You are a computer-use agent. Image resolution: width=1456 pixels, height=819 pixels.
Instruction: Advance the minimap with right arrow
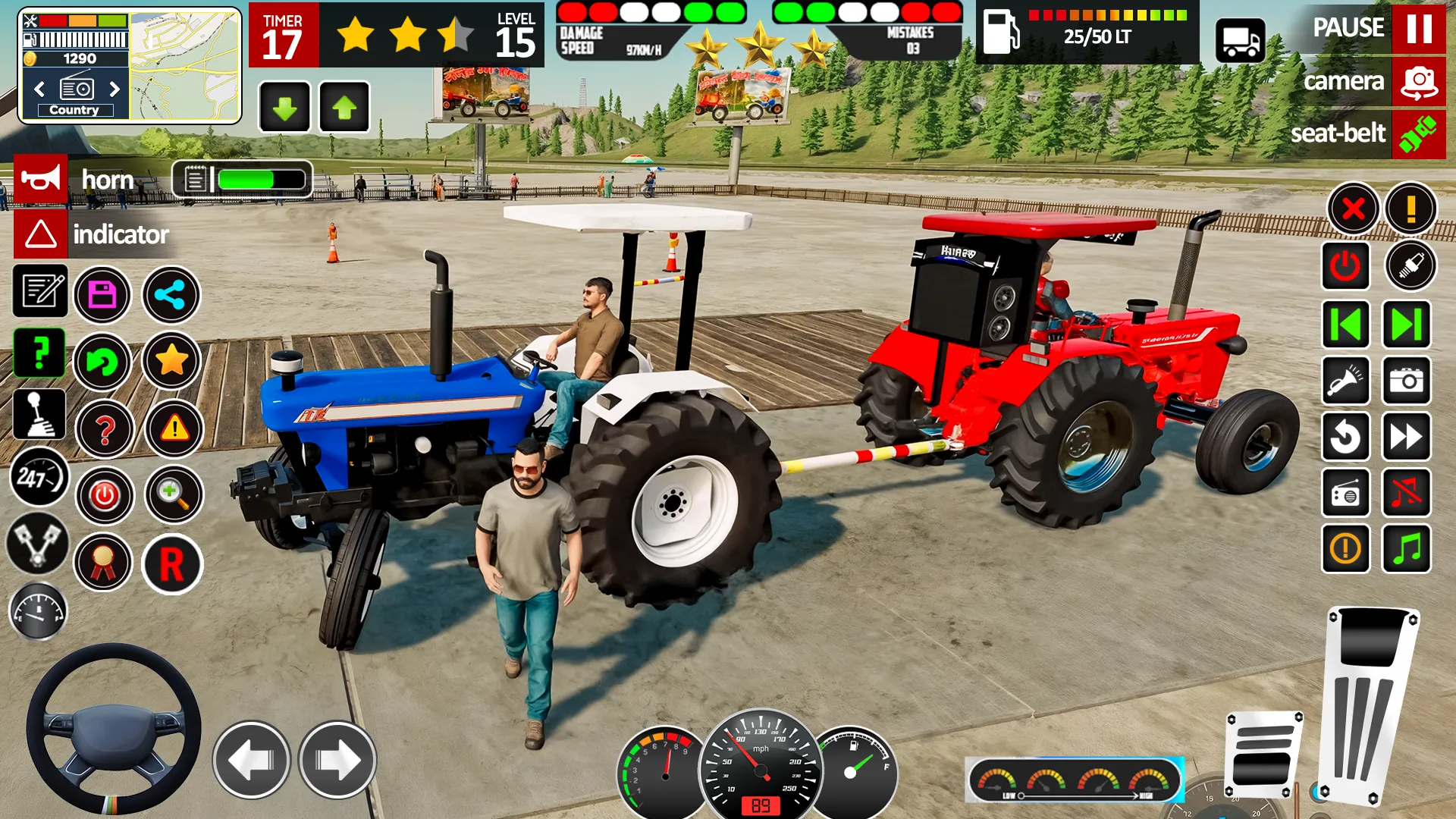(x=115, y=89)
